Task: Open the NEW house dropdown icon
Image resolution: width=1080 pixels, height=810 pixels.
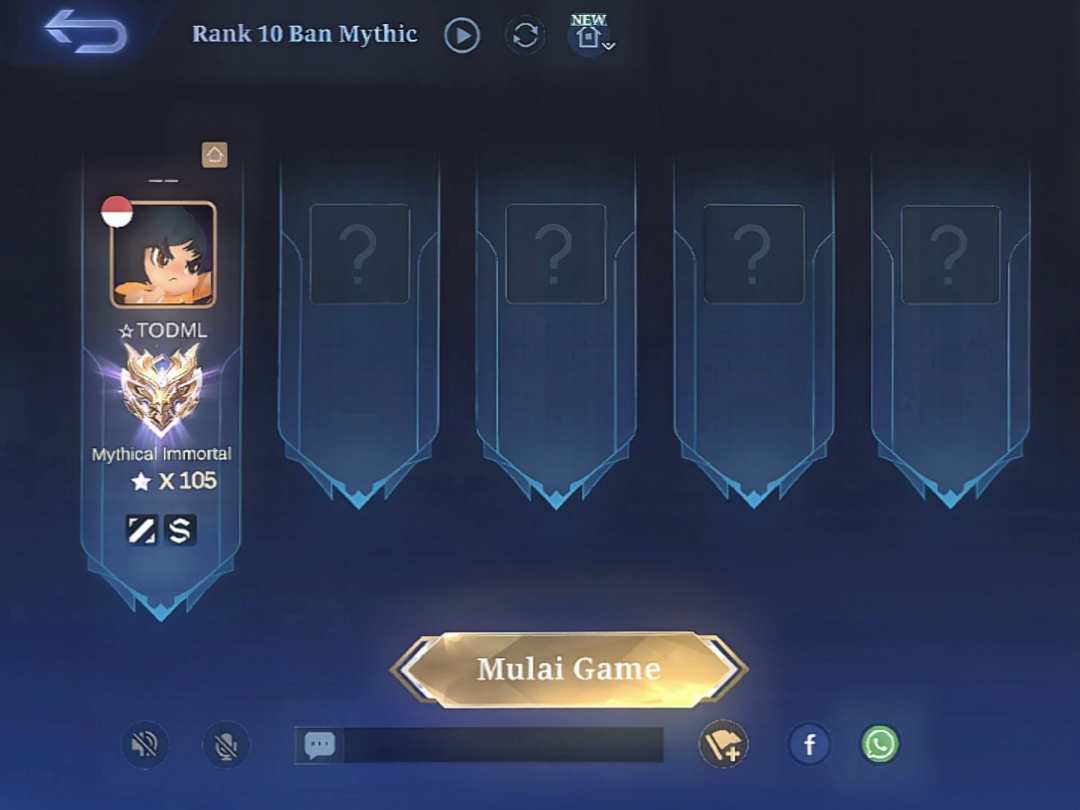Action: coord(591,36)
